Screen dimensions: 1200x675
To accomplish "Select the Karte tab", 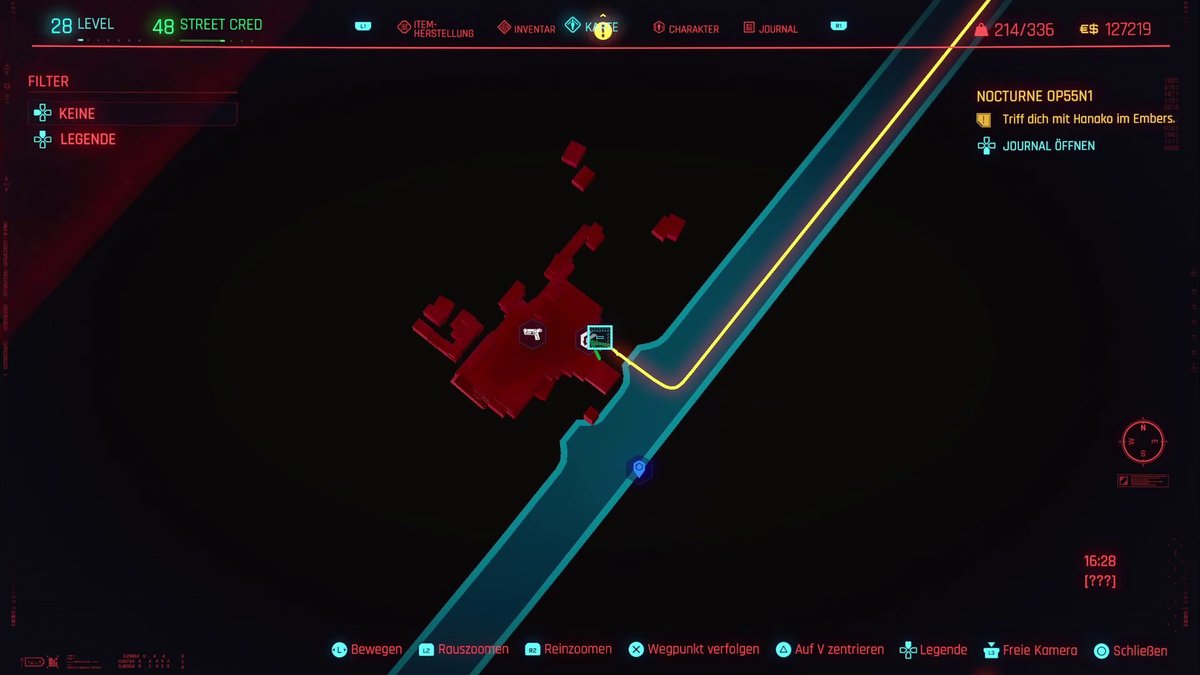I will click(591, 27).
